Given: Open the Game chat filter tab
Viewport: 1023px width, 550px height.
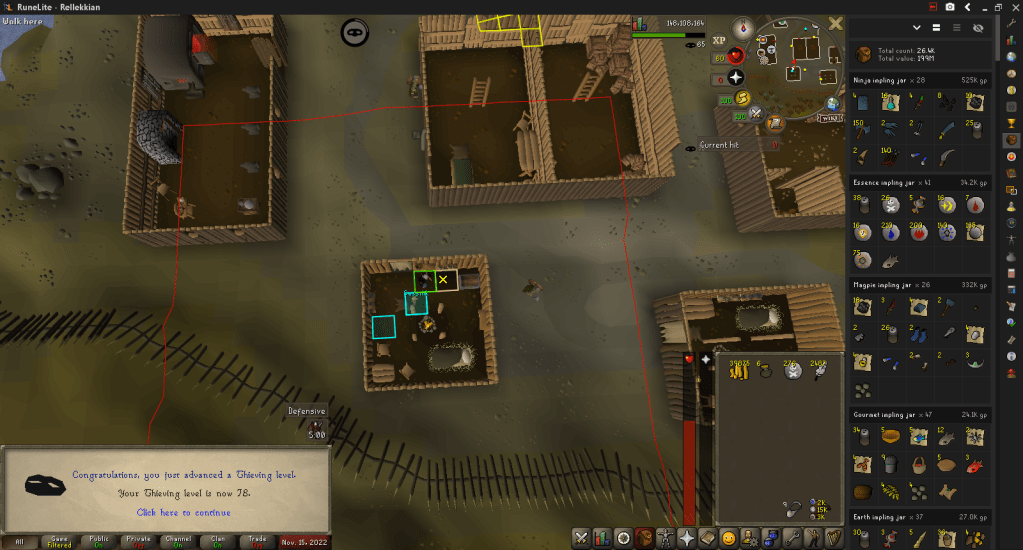Looking at the screenshot, I should [x=59, y=541].
